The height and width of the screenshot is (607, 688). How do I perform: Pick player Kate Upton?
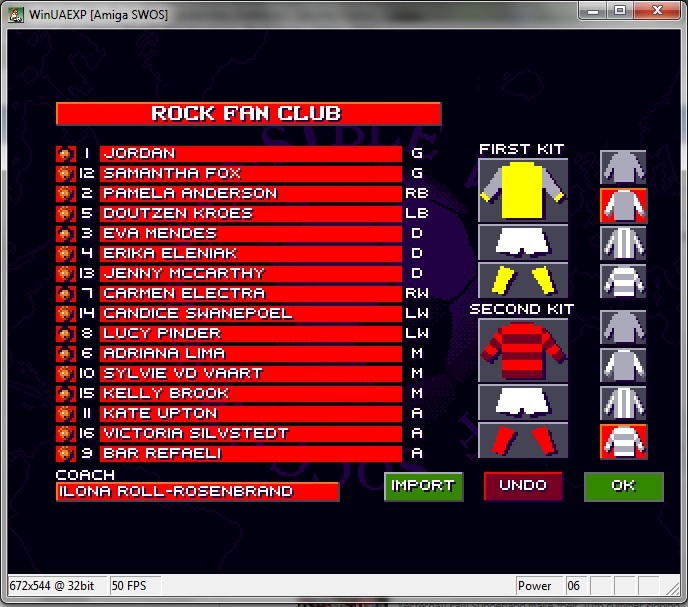point(250,413)
